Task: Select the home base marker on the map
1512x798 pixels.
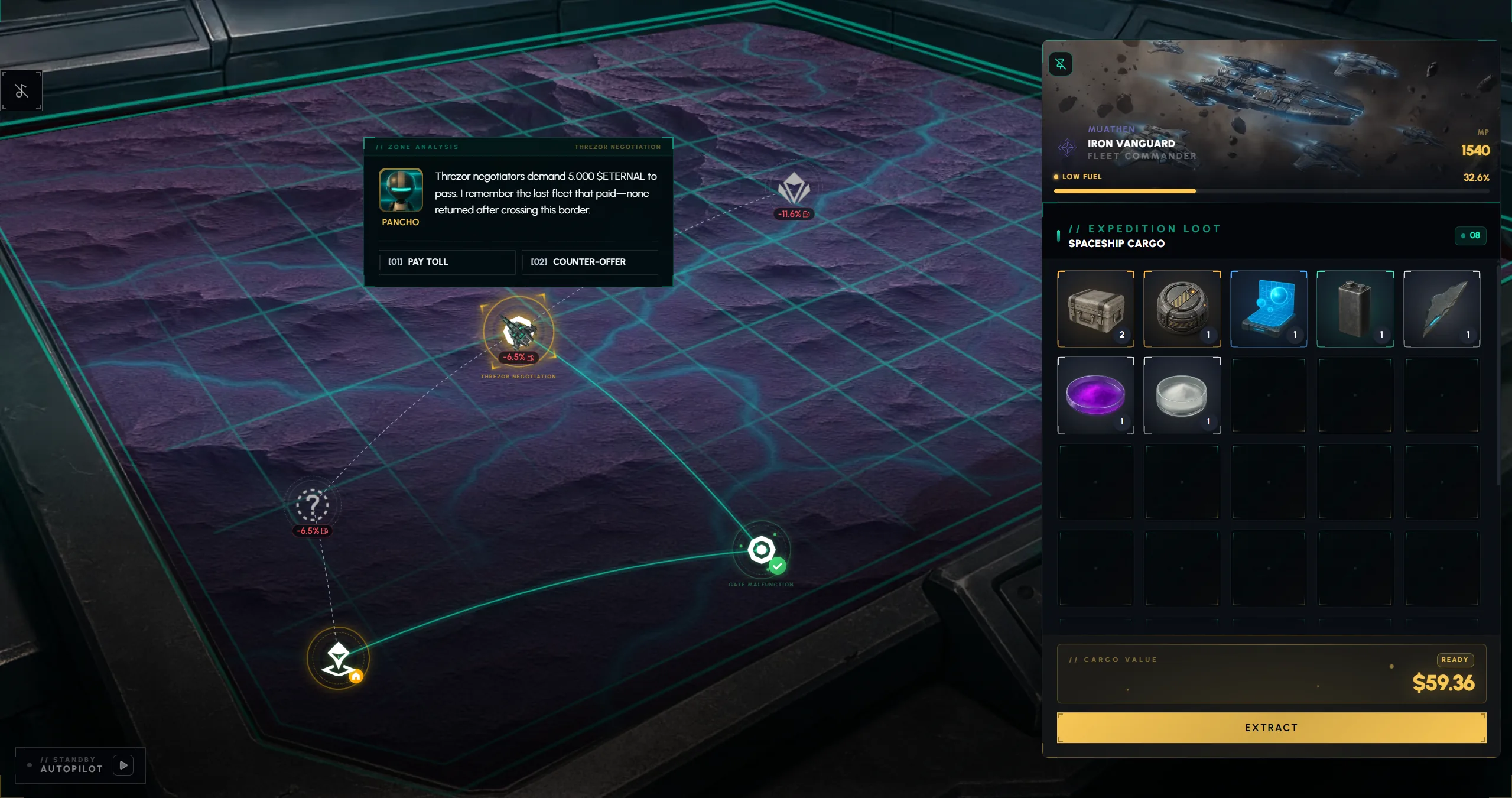Action: (337, 657)
